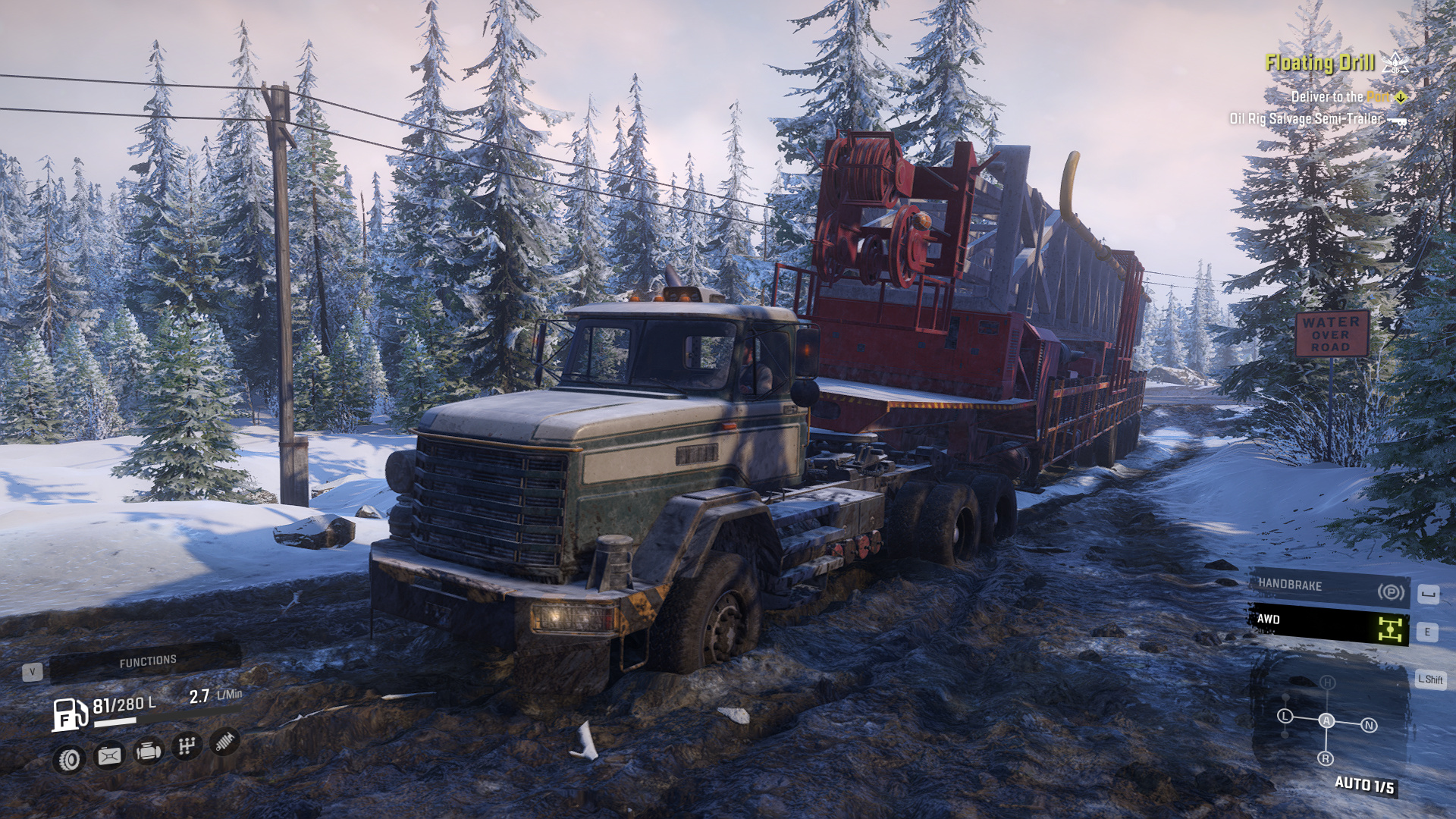
Task: Toggle the Handbrake control
Action: coord(1329,588)
